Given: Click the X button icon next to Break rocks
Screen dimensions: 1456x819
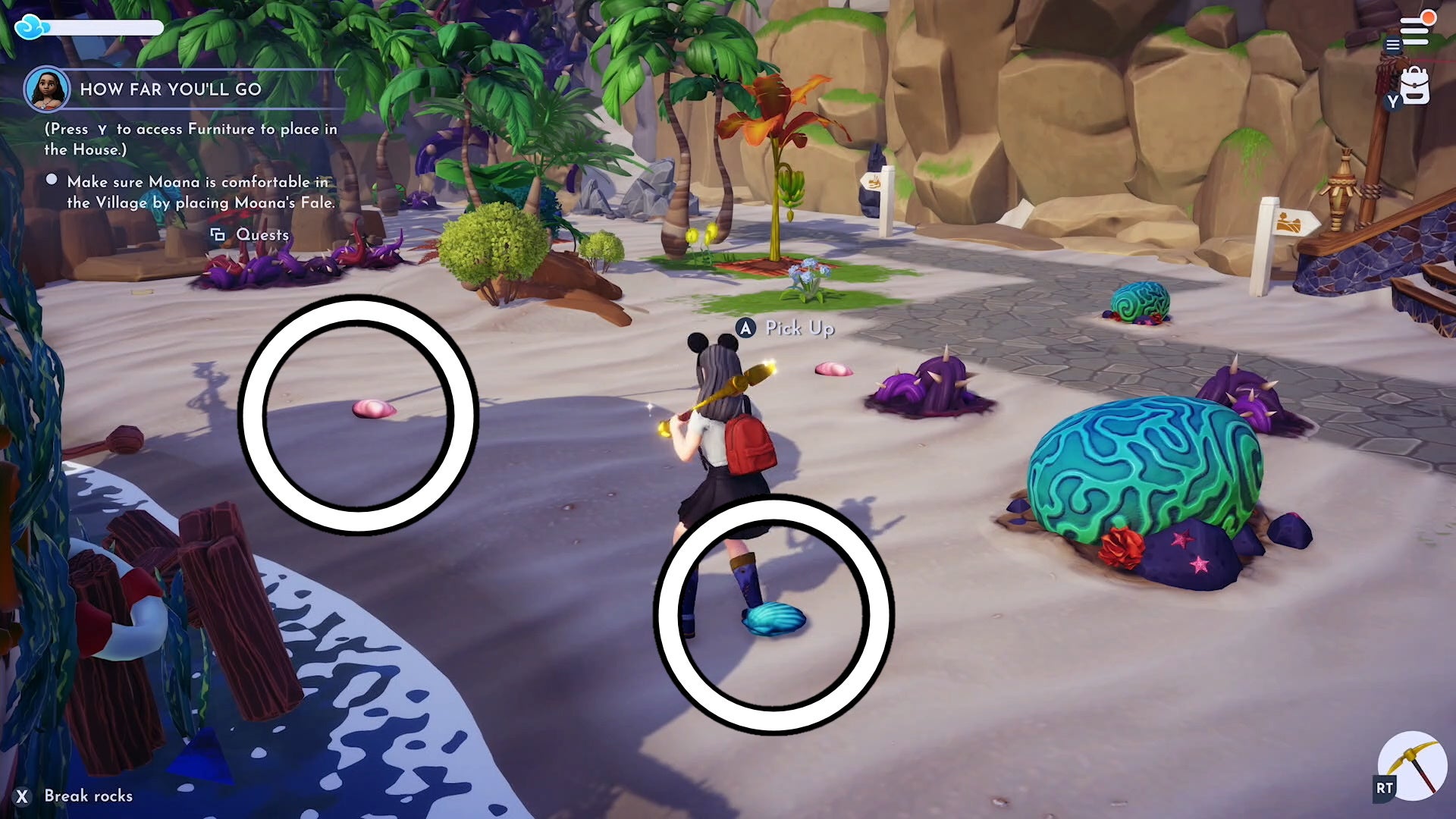Looking at the screenshot, I should (x=24, y=796).
